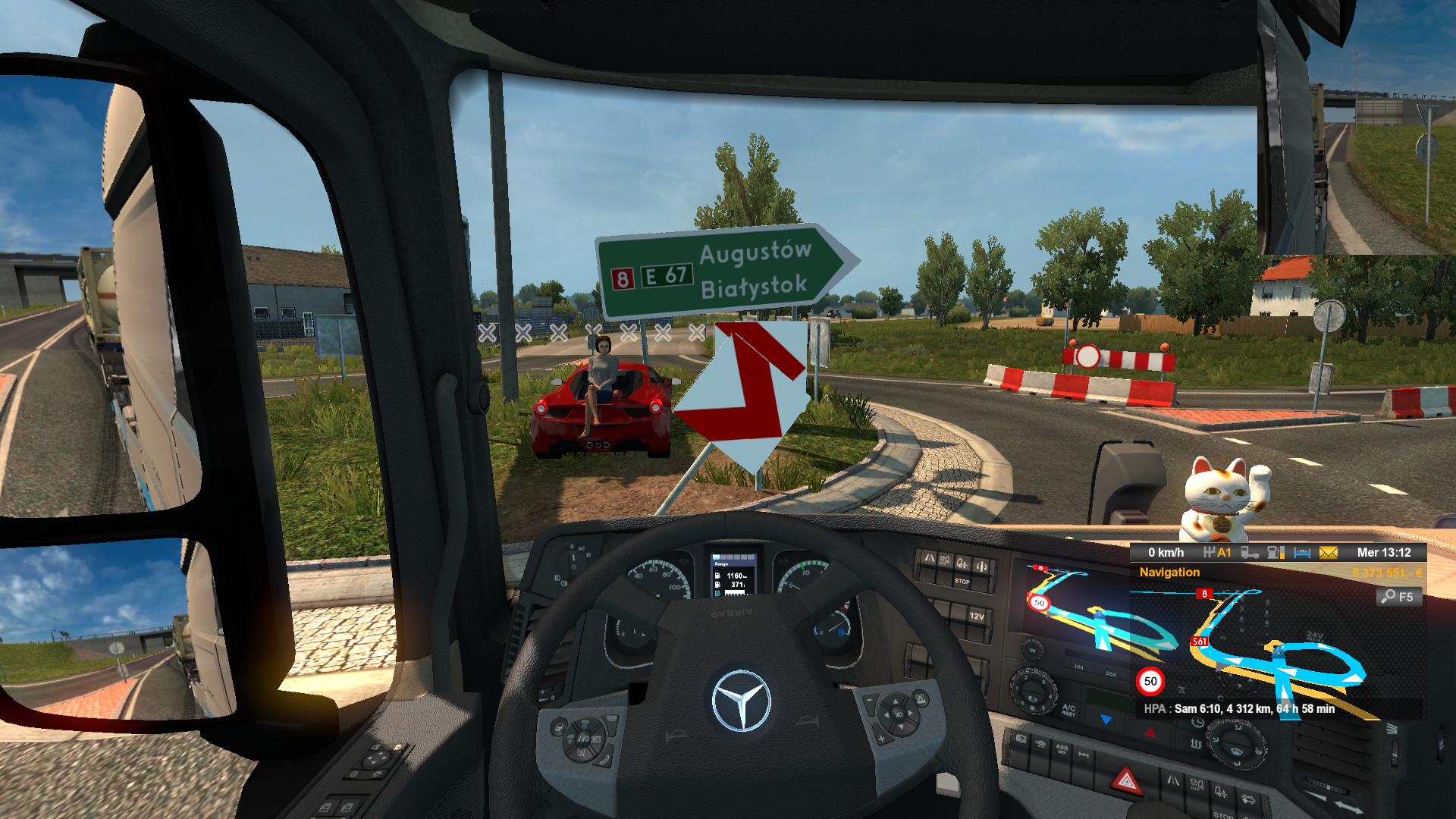Zoom the map with the magnifier button
The height and width of the screenshot is (819, 1456).
[x=1398, y=597]
